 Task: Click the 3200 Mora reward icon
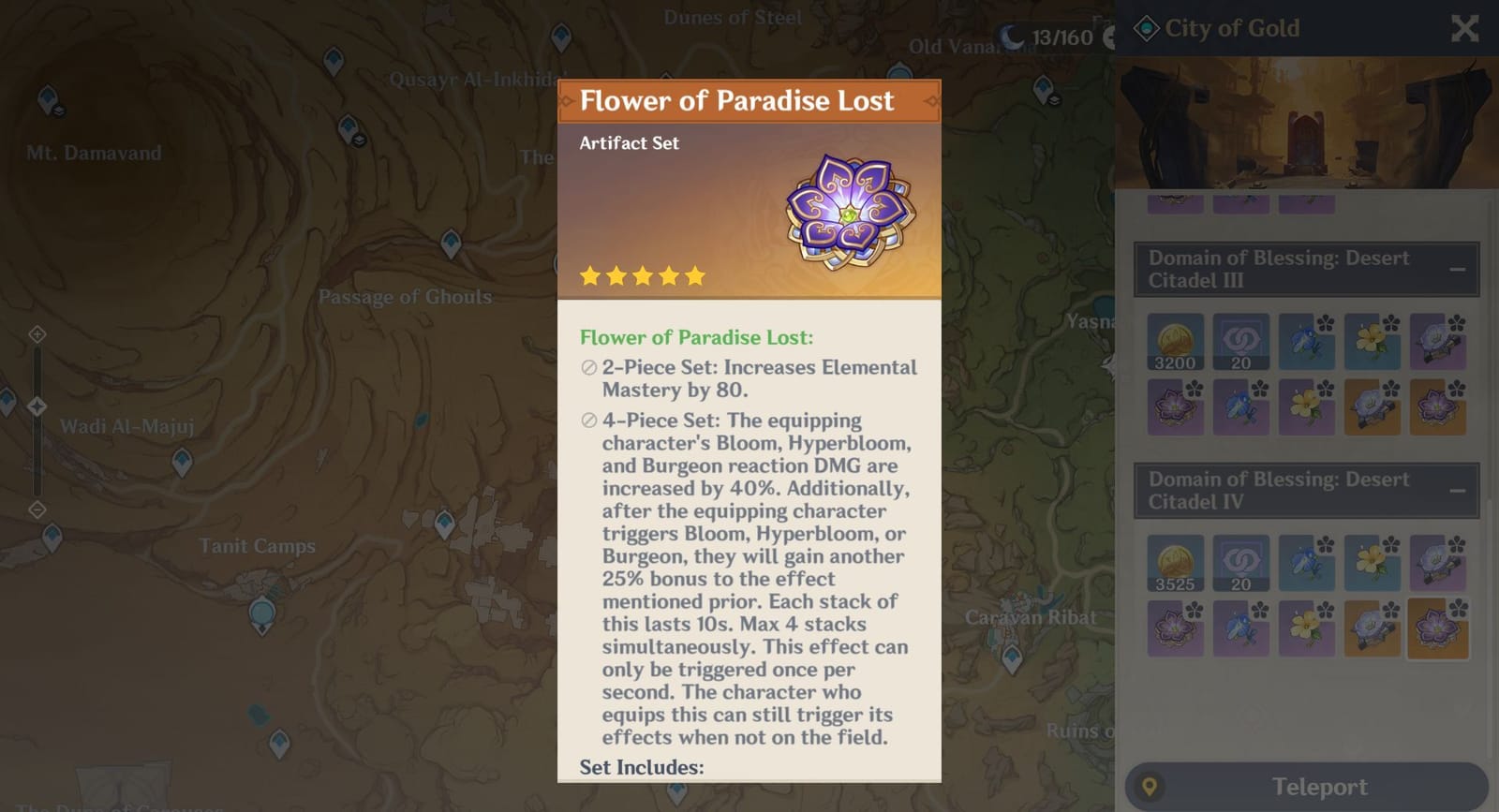pos(1175,342)
